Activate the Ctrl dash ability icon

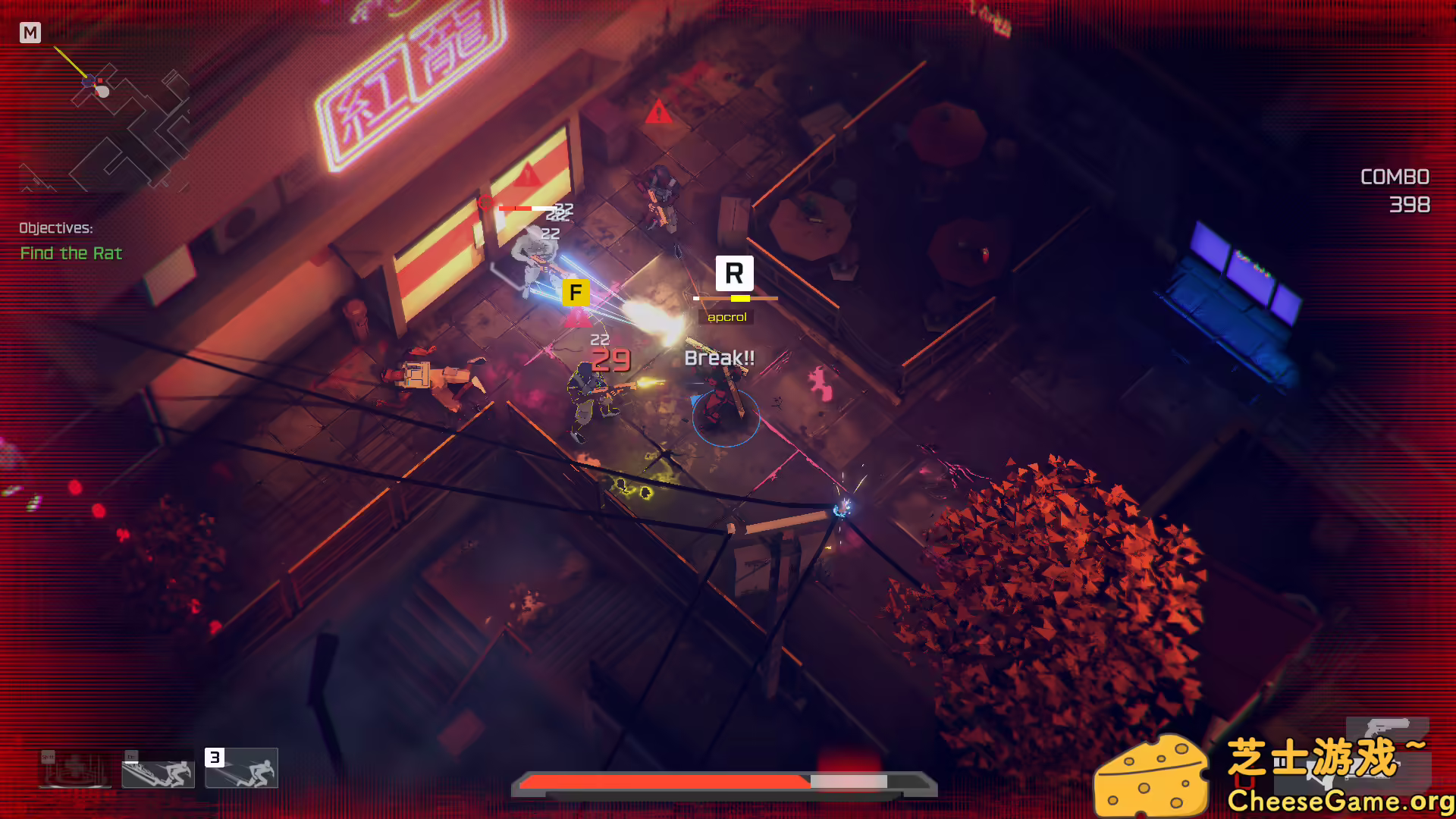[x=159, y=776]
